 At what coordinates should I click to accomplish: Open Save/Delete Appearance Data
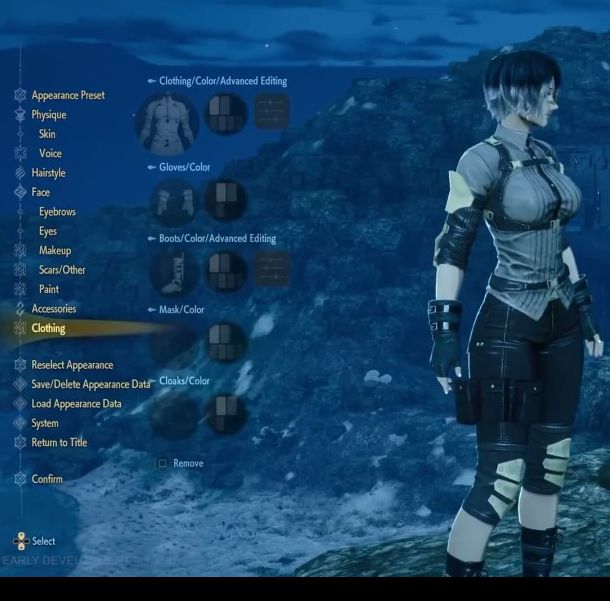click(90, 384)
